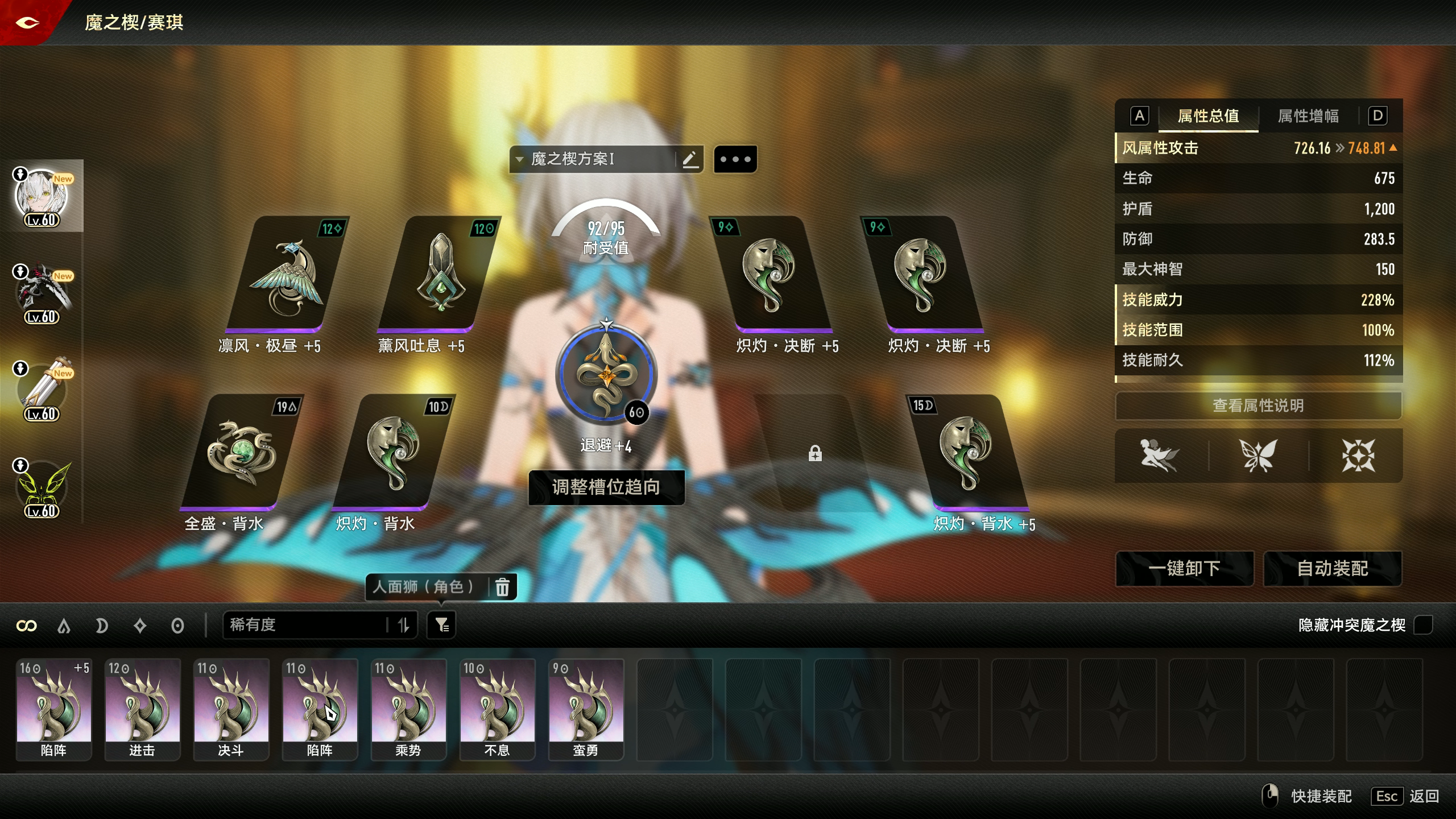Select the droplet slot type filter icon
Viewport: 1456px width, 819px height.
pos(64,625)
